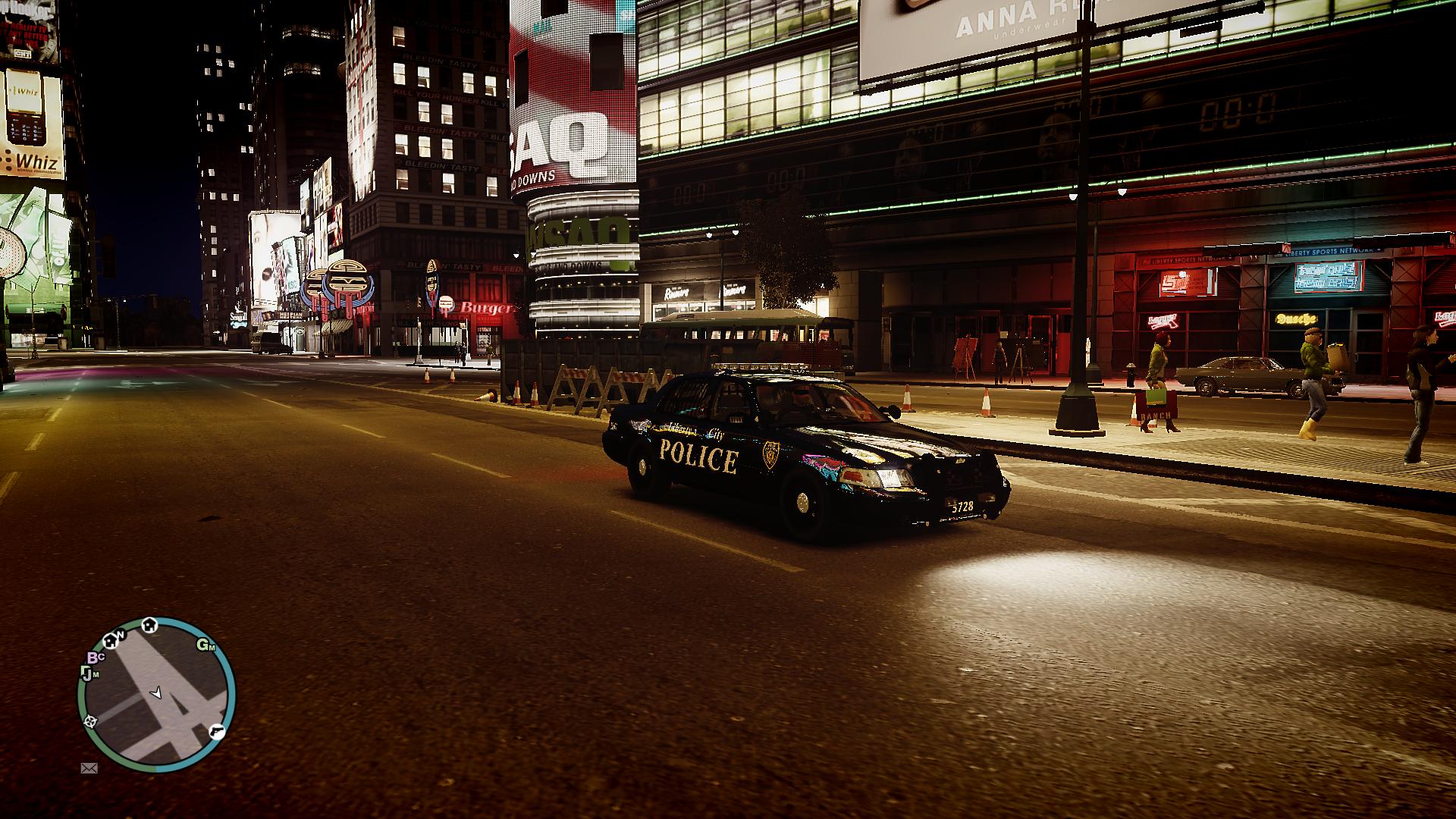Click the white player arrow on minimap
Screen dimensions: 1456x819
(x=157, y=692)
